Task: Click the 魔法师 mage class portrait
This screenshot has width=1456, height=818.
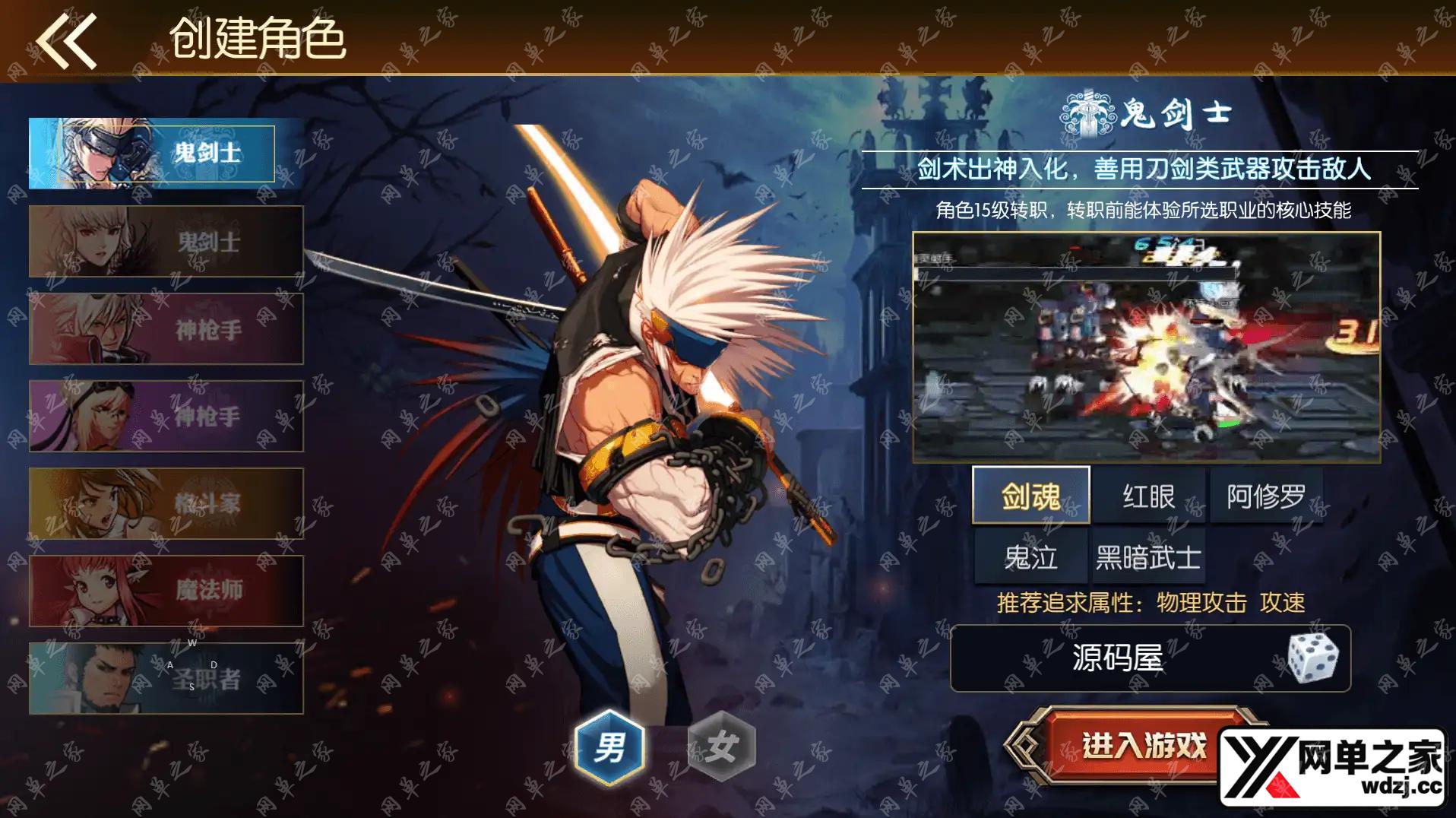Action: (166, 591)
